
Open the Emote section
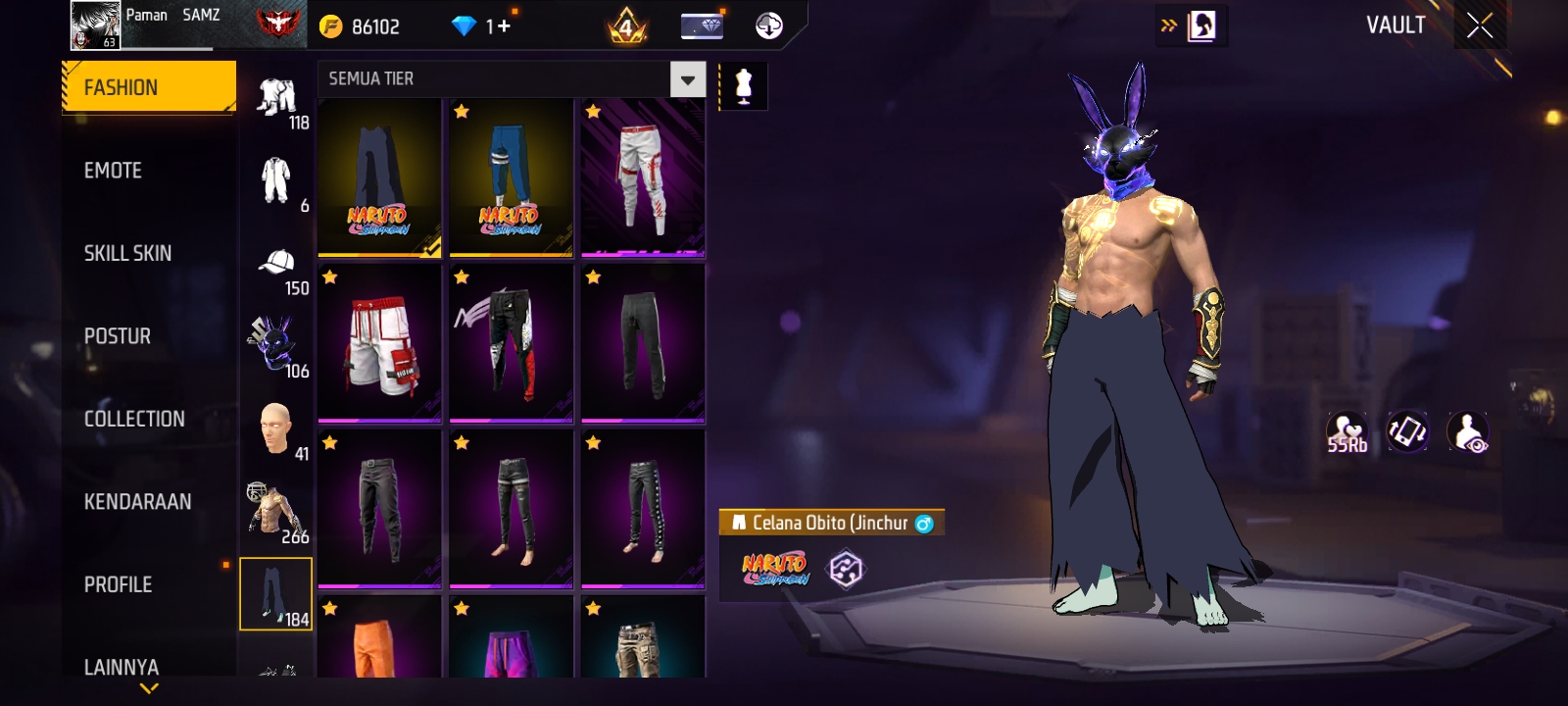[113, 171]
